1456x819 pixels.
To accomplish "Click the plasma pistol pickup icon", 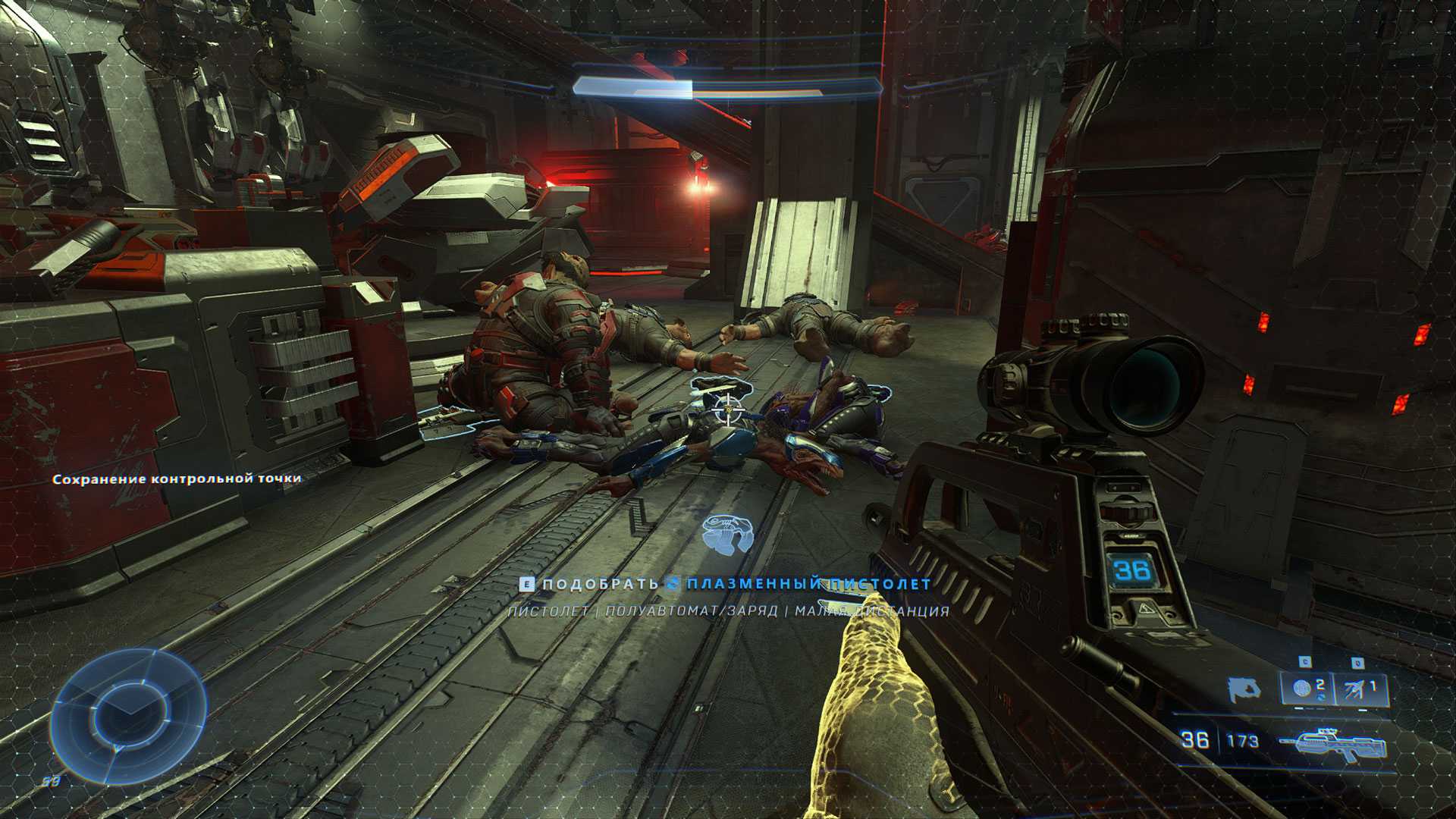I will click(x=727, y=532).
